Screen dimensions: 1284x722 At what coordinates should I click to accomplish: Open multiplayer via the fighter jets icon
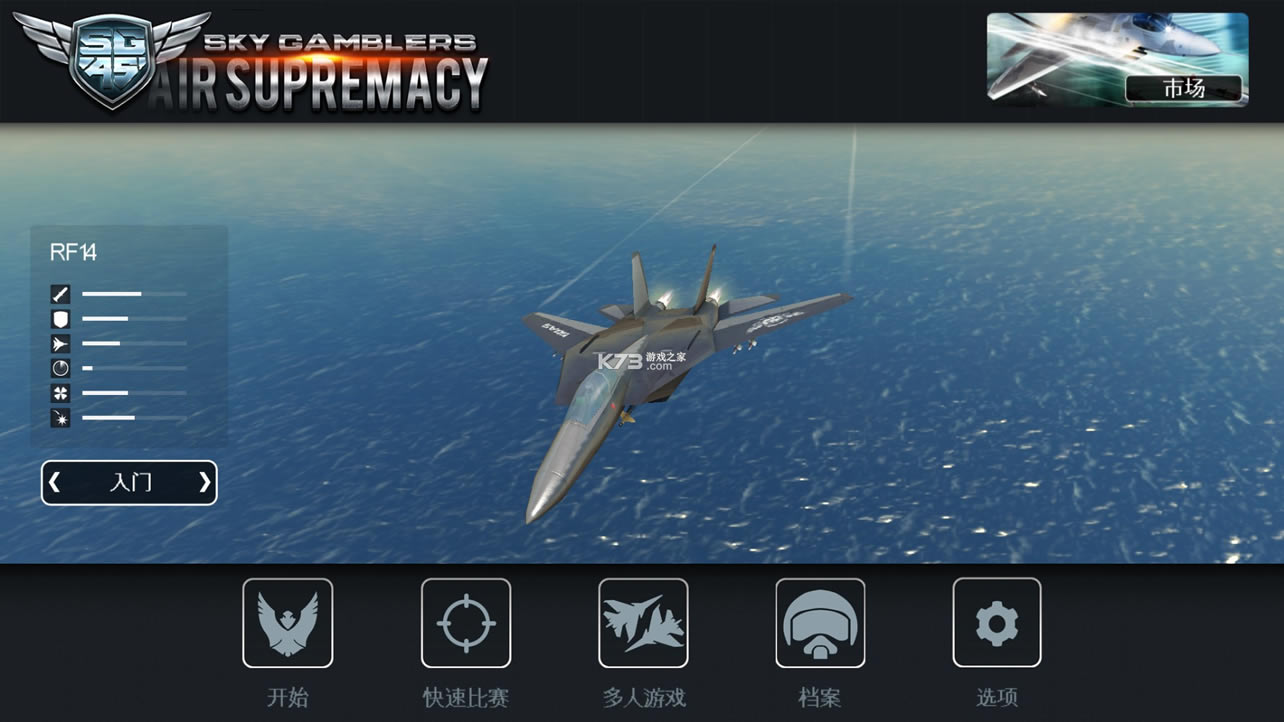[643, 622]
